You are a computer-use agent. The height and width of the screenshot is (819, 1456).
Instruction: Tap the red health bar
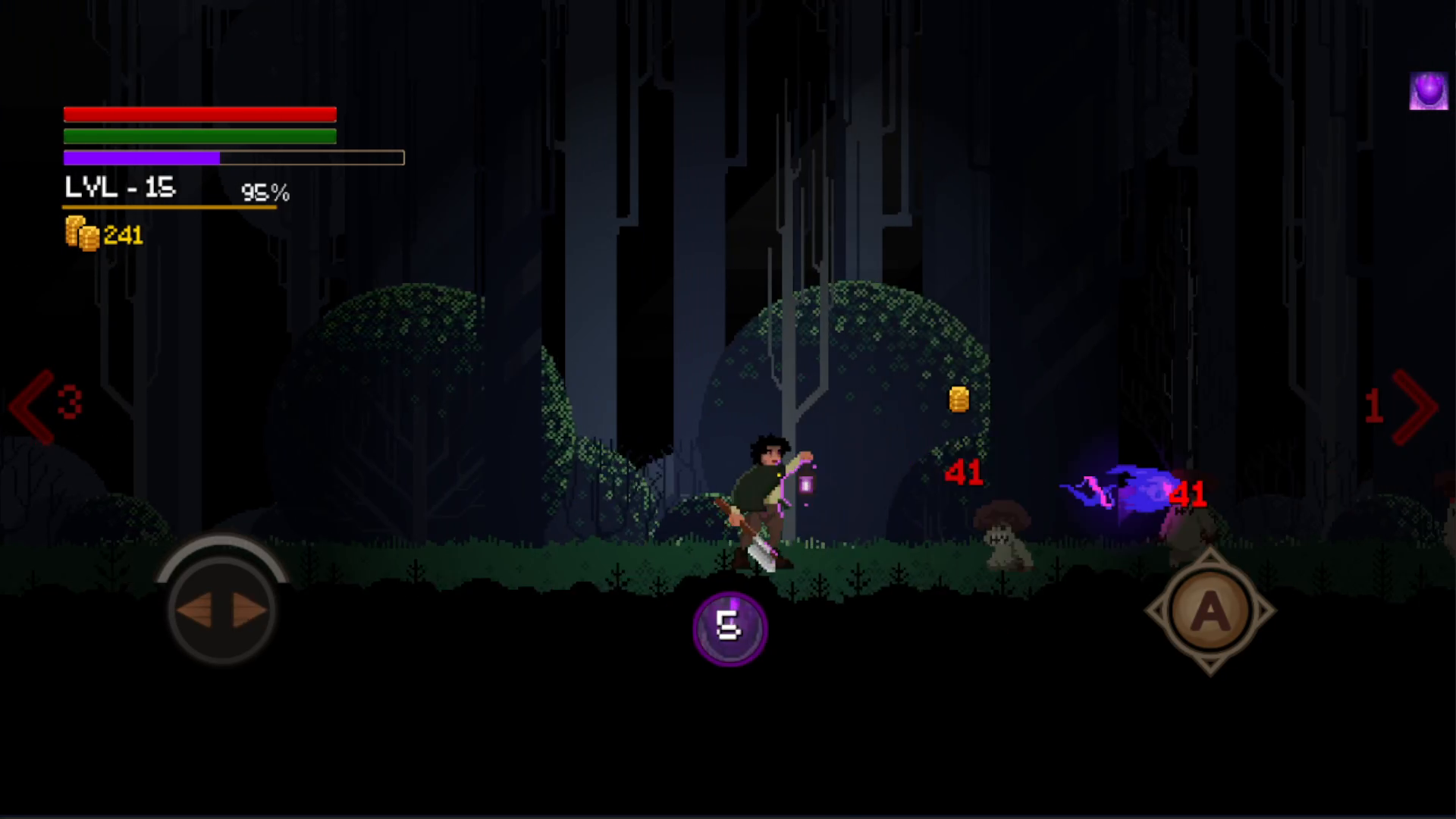click(199, 114)
